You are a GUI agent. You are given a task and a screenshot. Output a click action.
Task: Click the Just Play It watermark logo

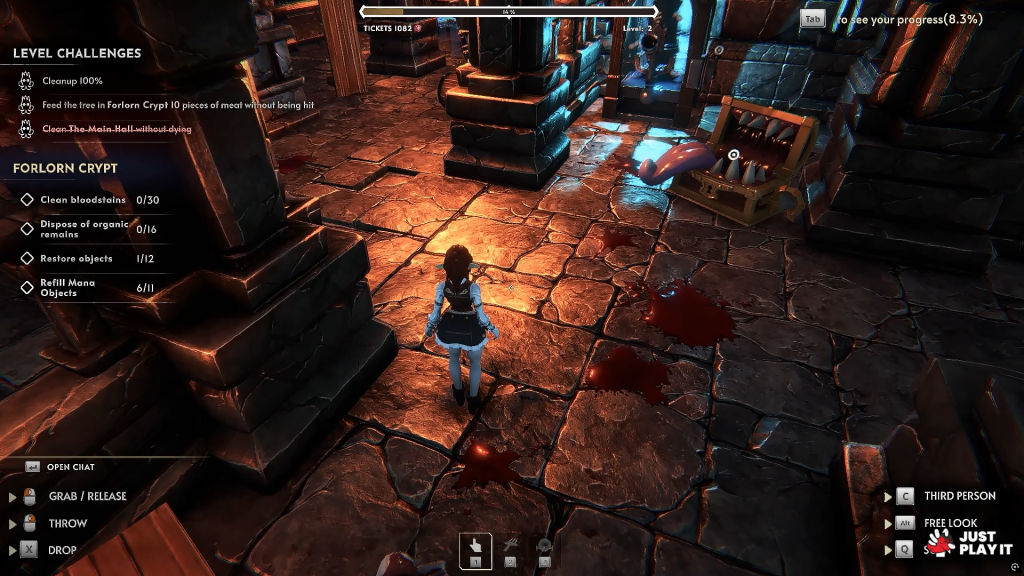click(968, 543)
